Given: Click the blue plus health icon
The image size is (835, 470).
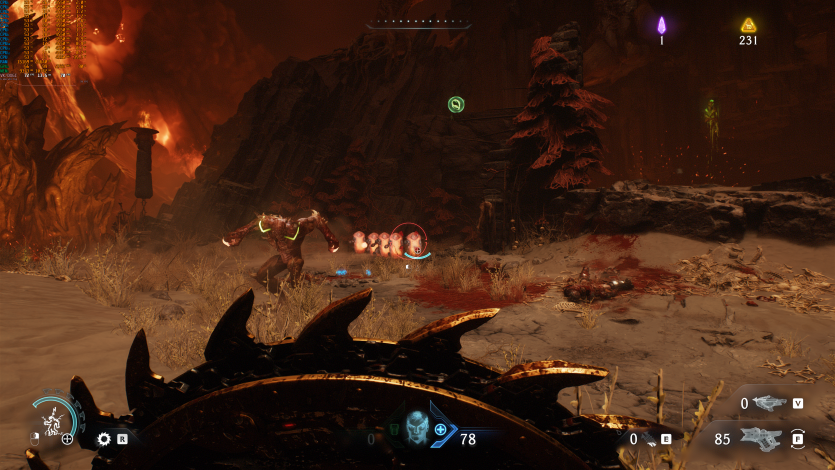Looking at the screenshot, I should point(440,429).
